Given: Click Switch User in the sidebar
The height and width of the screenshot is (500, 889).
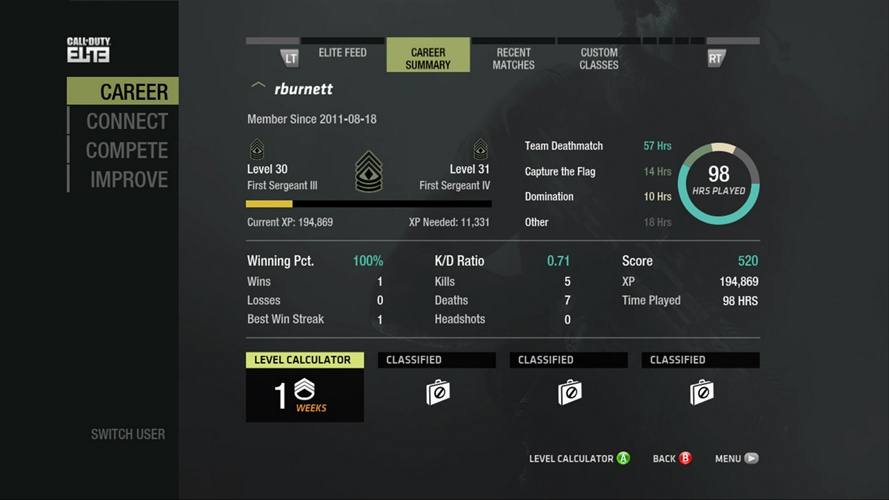Looking at the screenshot, I should (x=128, y=434).
